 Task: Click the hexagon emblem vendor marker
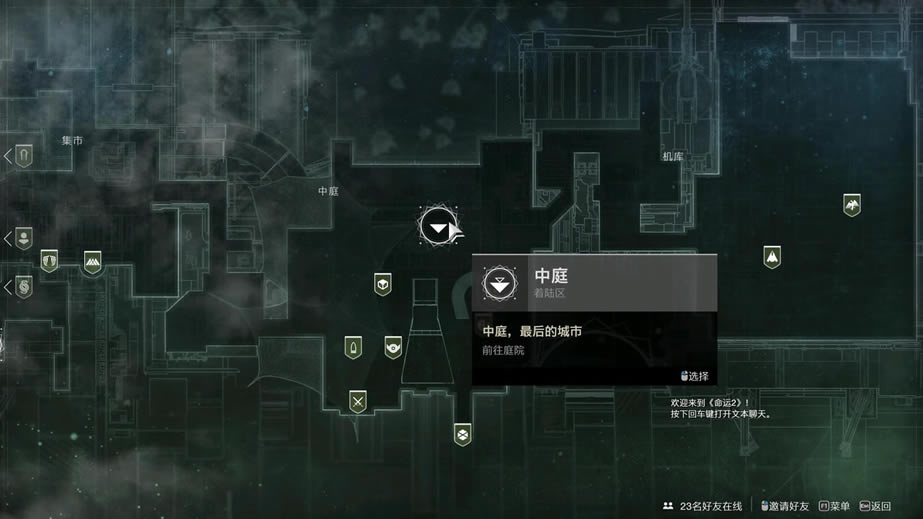pyautogui.click(x=461, y=434)
